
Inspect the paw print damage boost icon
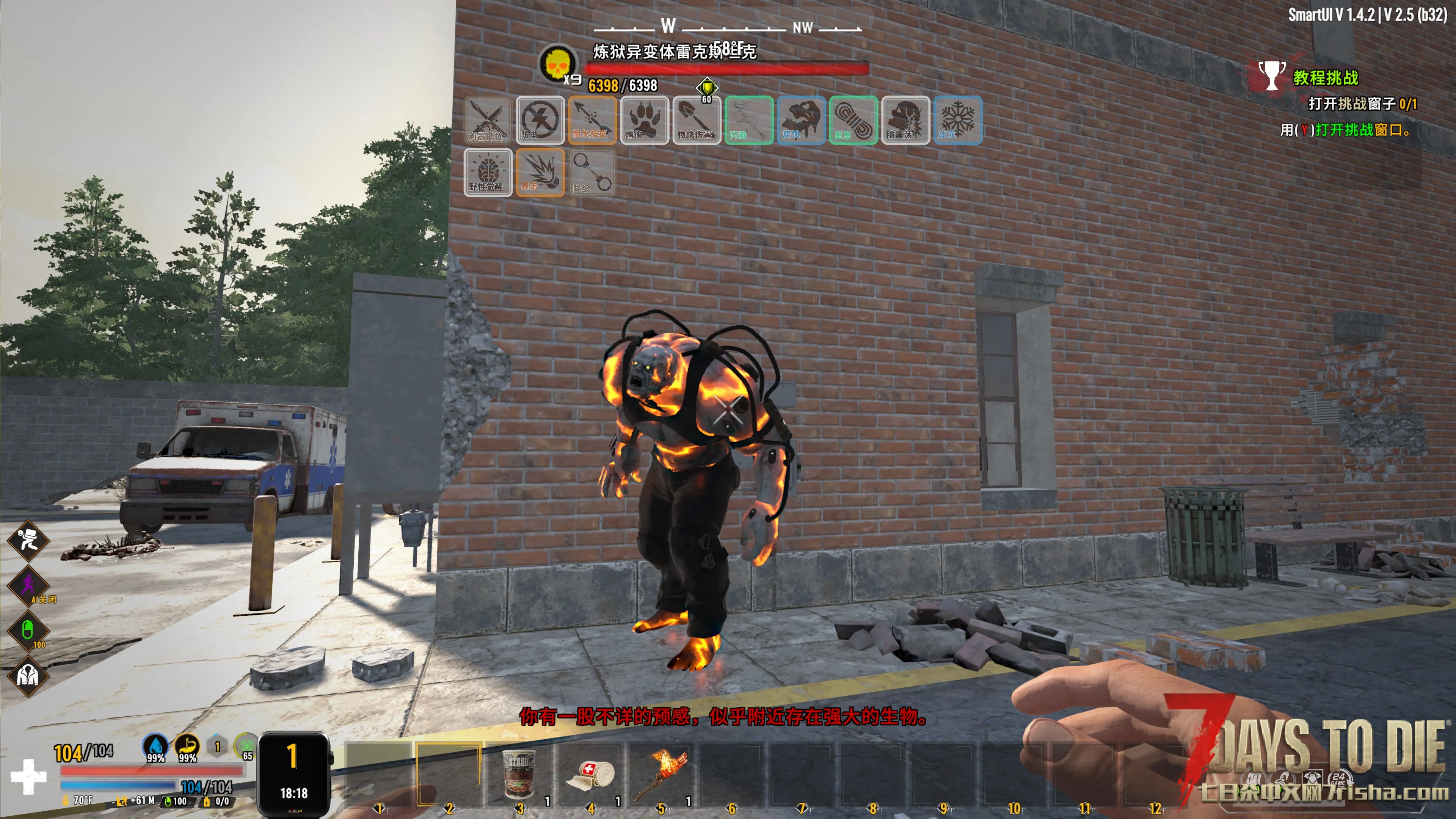click(644, 120)
